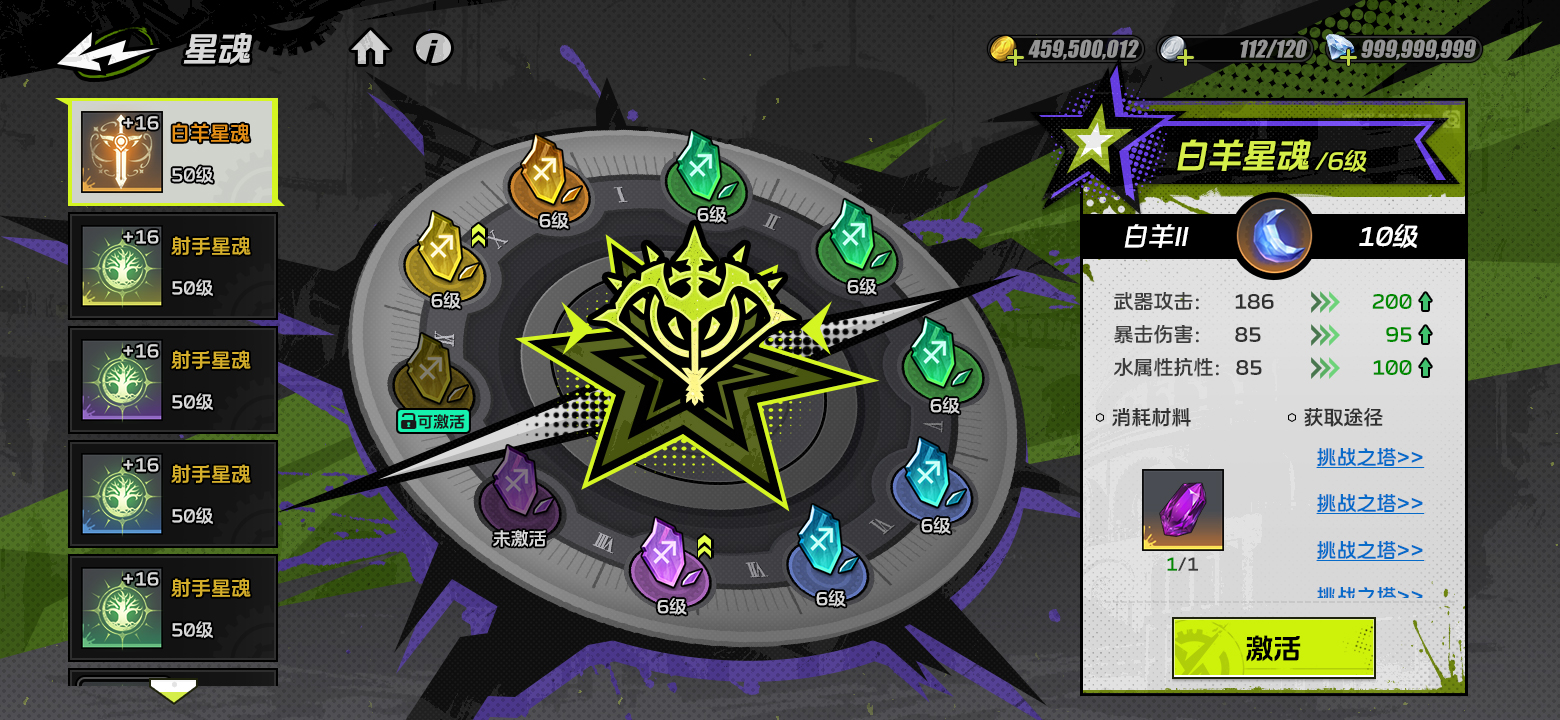Tap the blue crescent moon emblem
This screenshot has height=720, width=1560.
(1273, 236)
